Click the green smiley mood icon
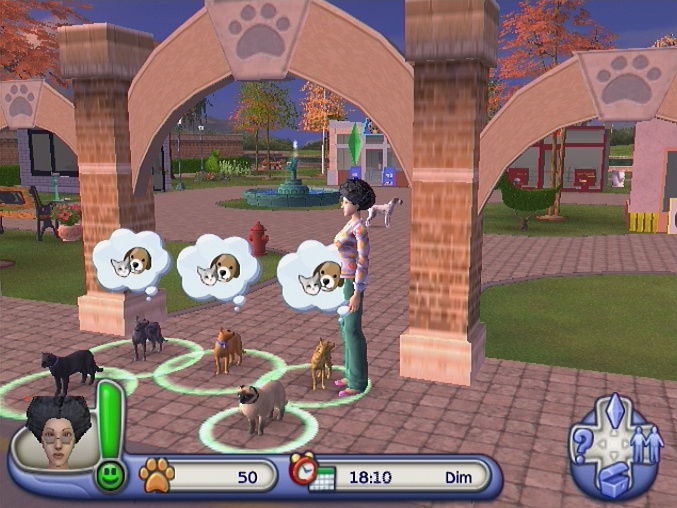 [x=110, y=473]
